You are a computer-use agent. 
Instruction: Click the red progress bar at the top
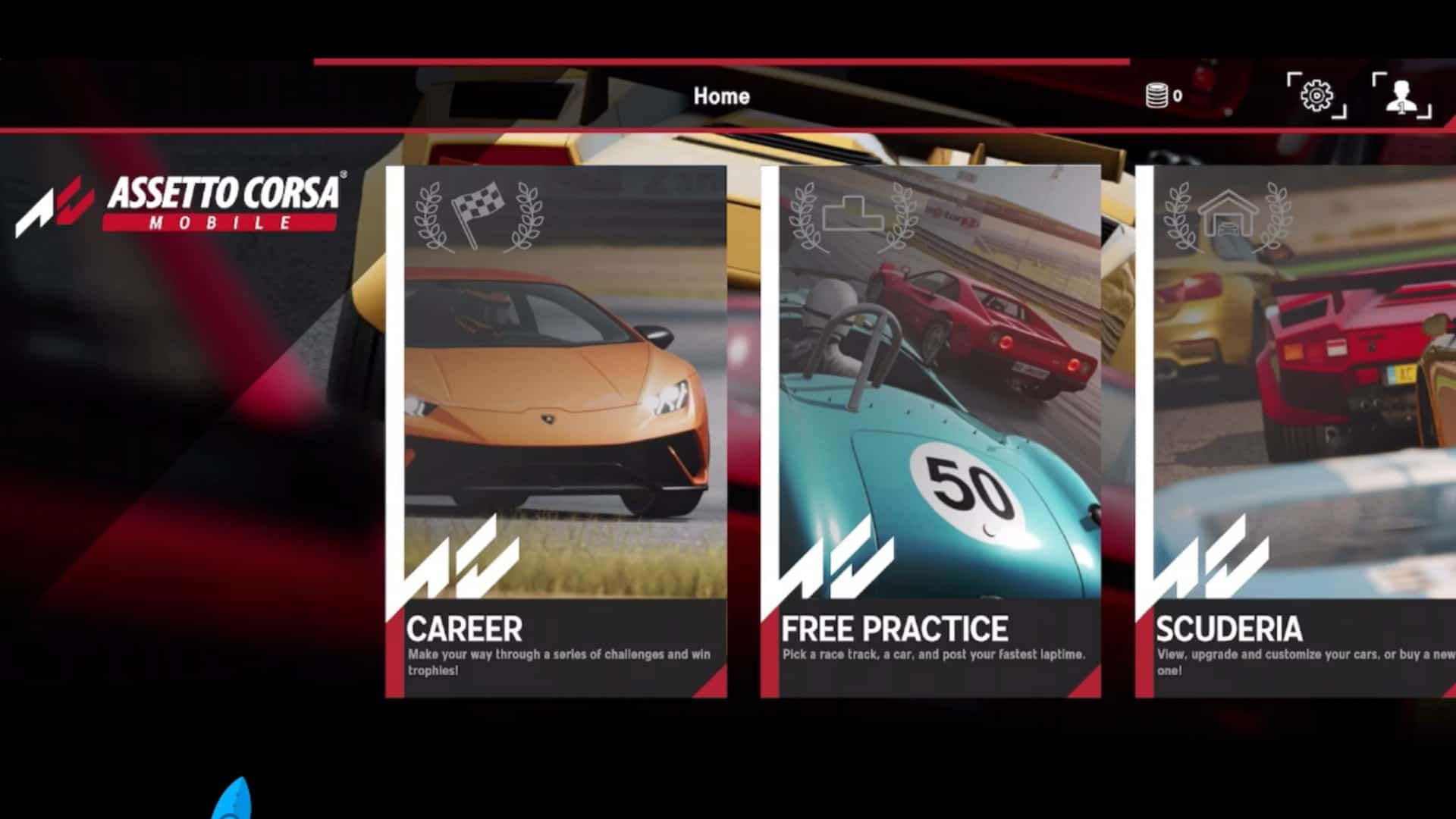720,57
